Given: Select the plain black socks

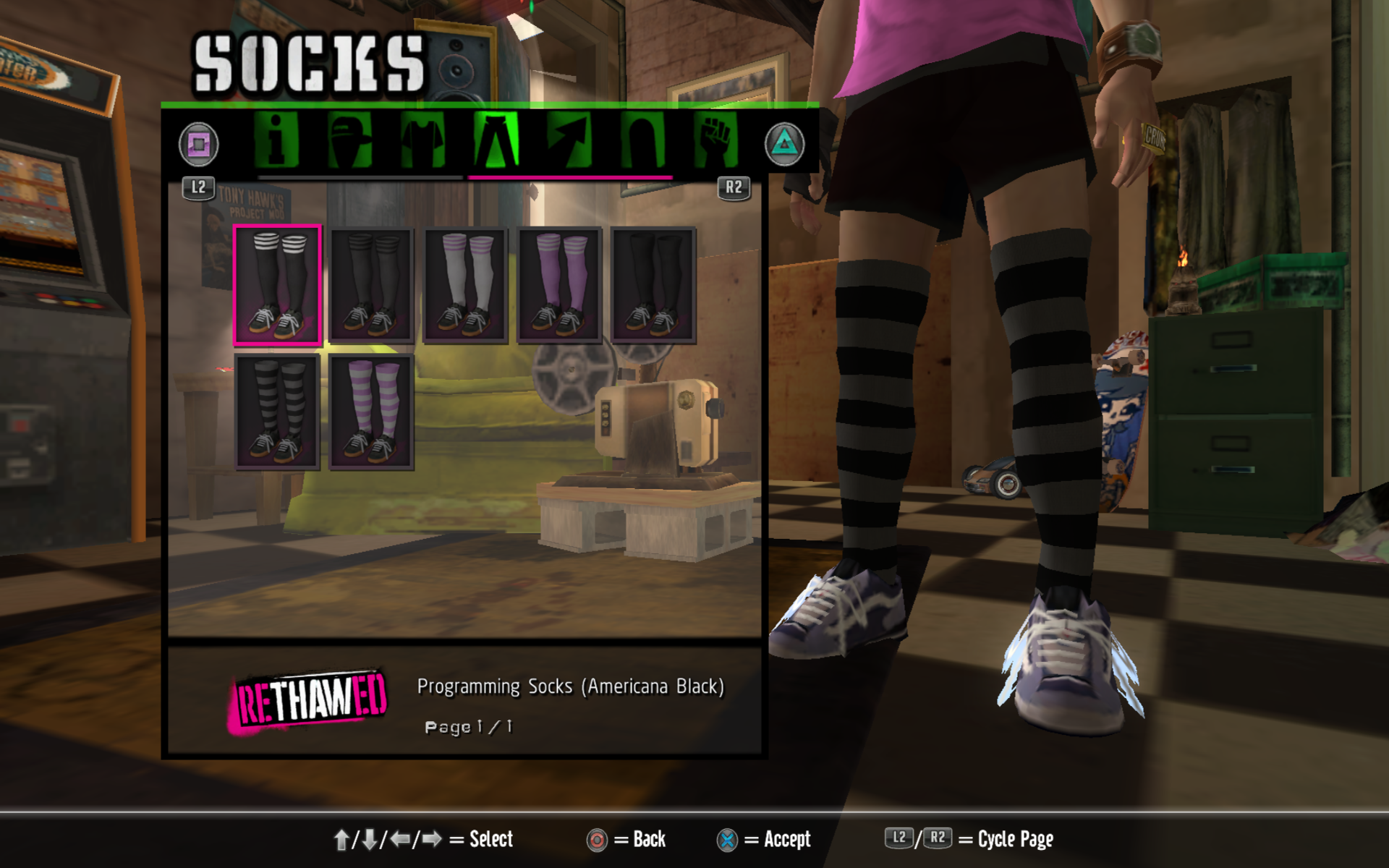Looking at the screenshot, I should point(653,285).
